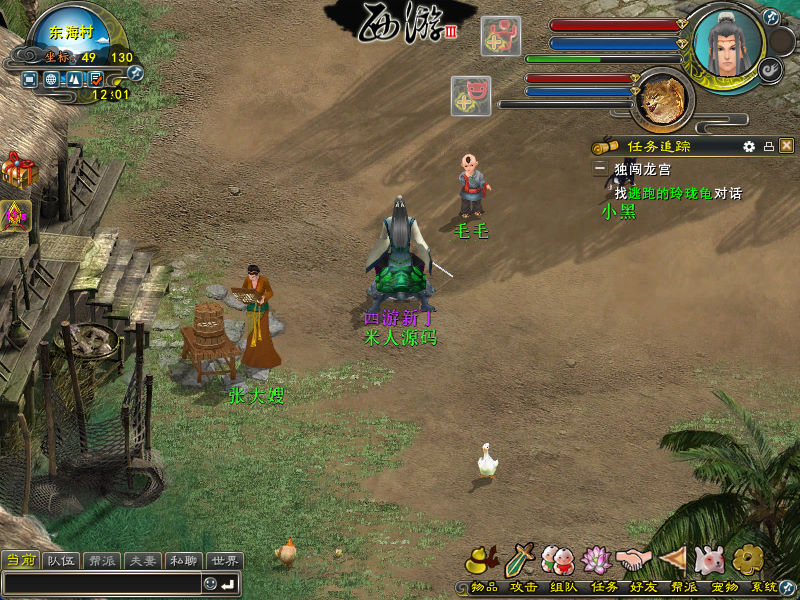Screen dimensions: 800x600
Task: Switch to the 队伍 chat tab
Action: point(61,561)
